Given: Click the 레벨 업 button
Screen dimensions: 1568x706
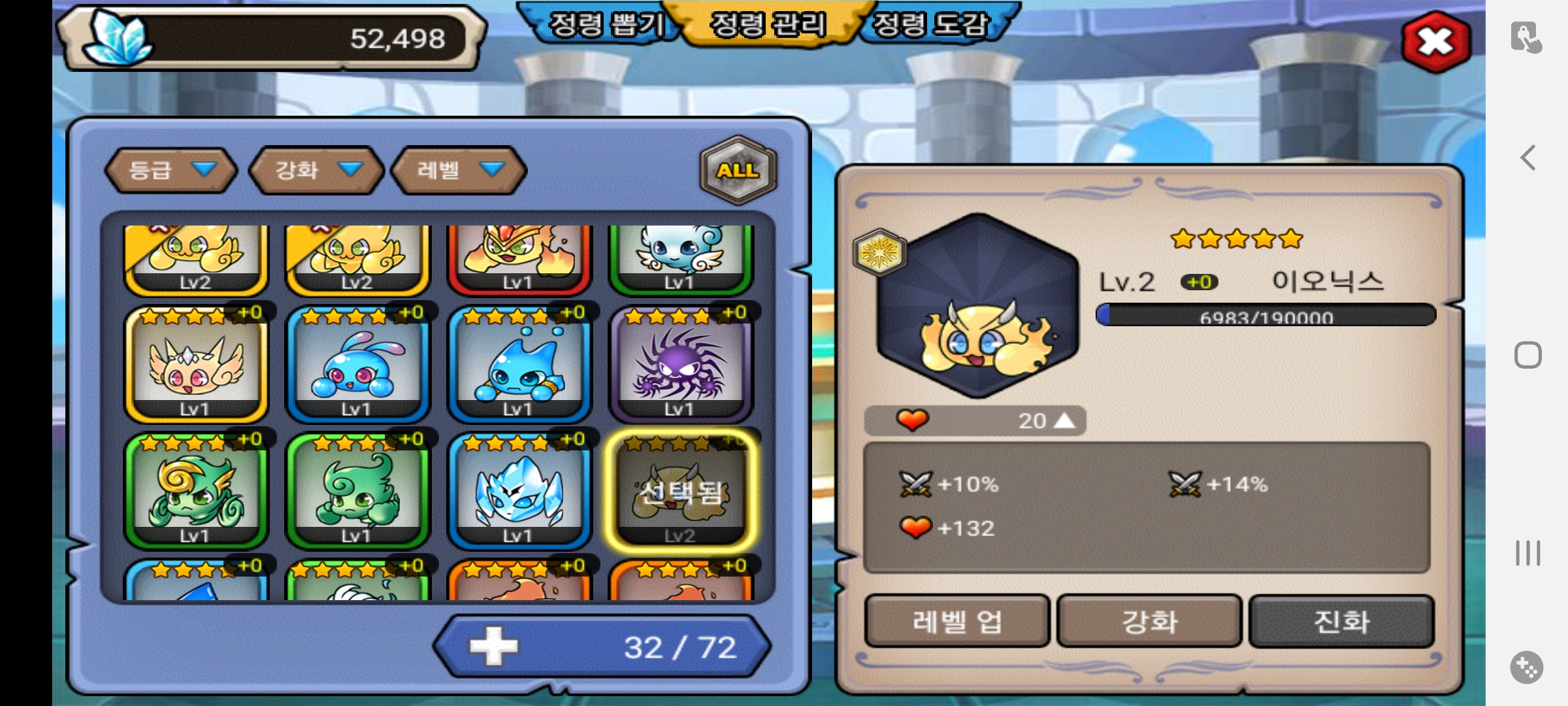Looking at the screenshot, I should (x=956, y=621).
